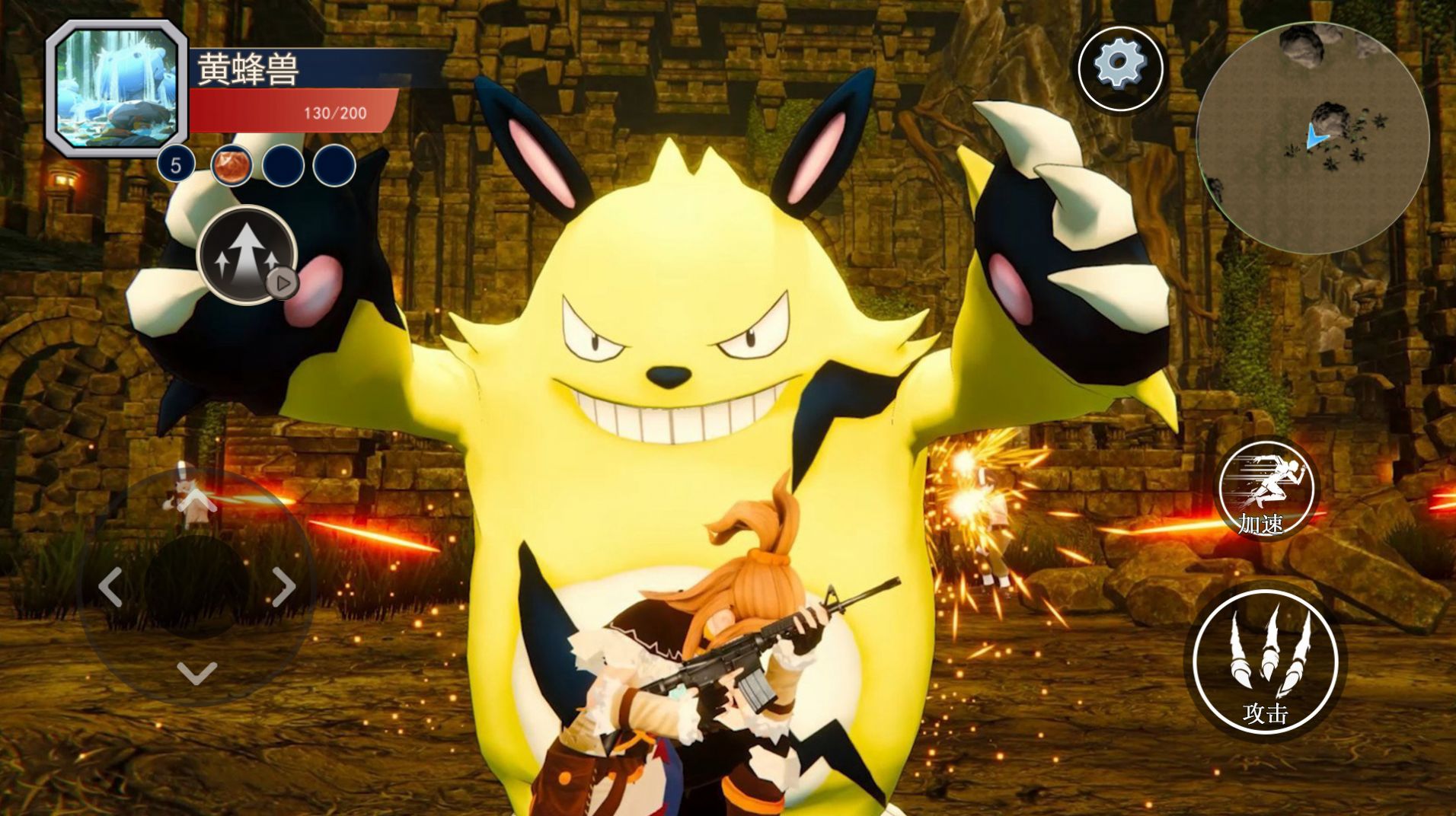Open the gear settings menu
The height and width of the screenshot is (816, 1456).
pyautogui.click(x=1119, y=68)
